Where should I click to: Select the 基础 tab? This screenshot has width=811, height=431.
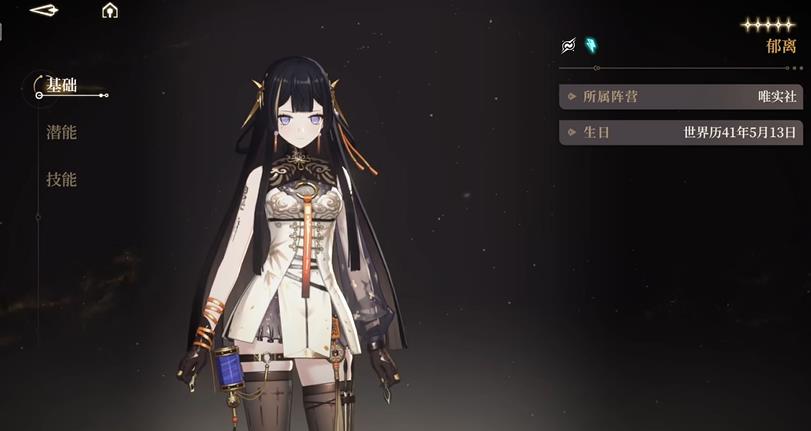(x=61, y=85)
